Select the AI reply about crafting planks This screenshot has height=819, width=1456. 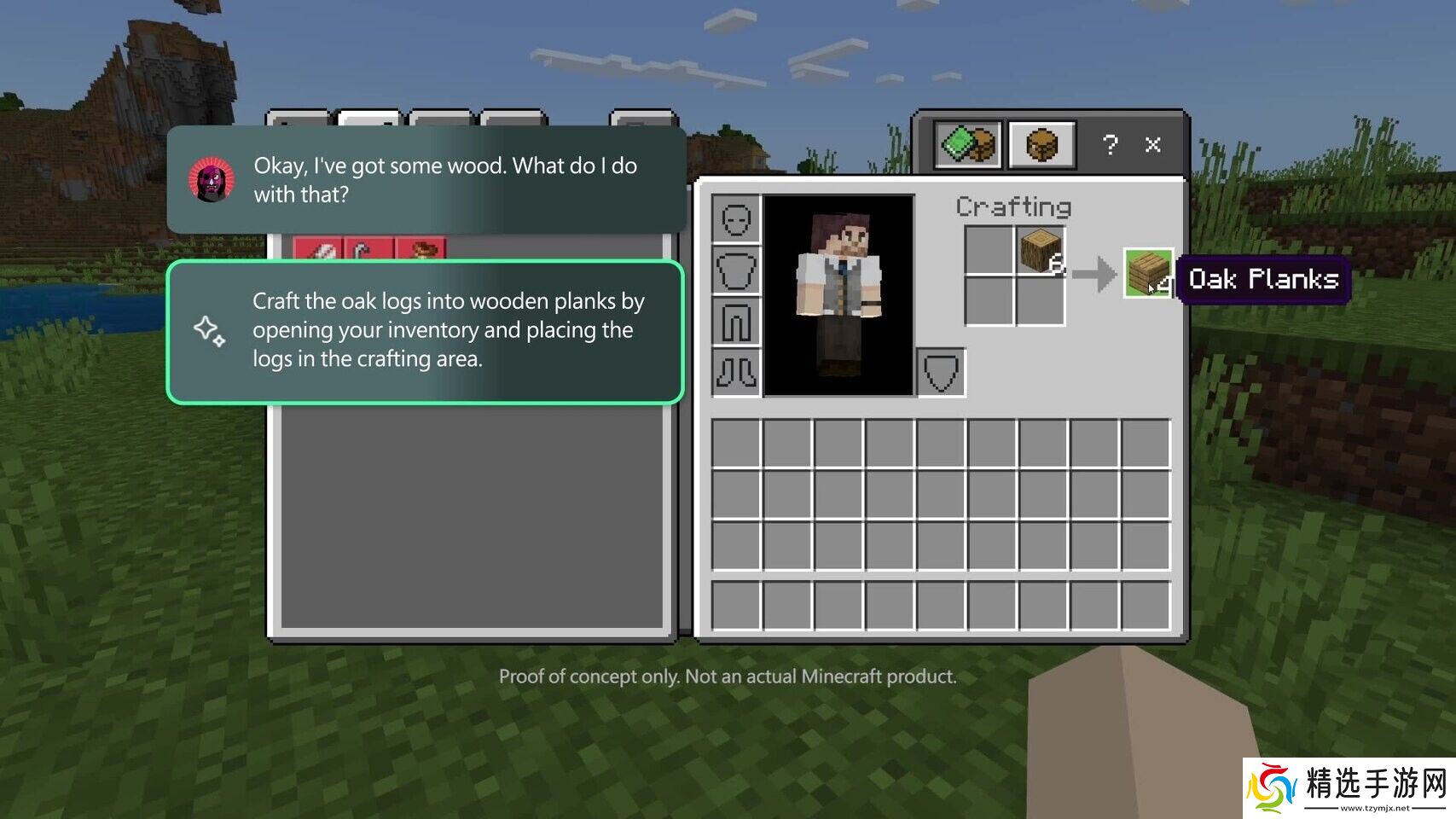click(x=426, y=331)
